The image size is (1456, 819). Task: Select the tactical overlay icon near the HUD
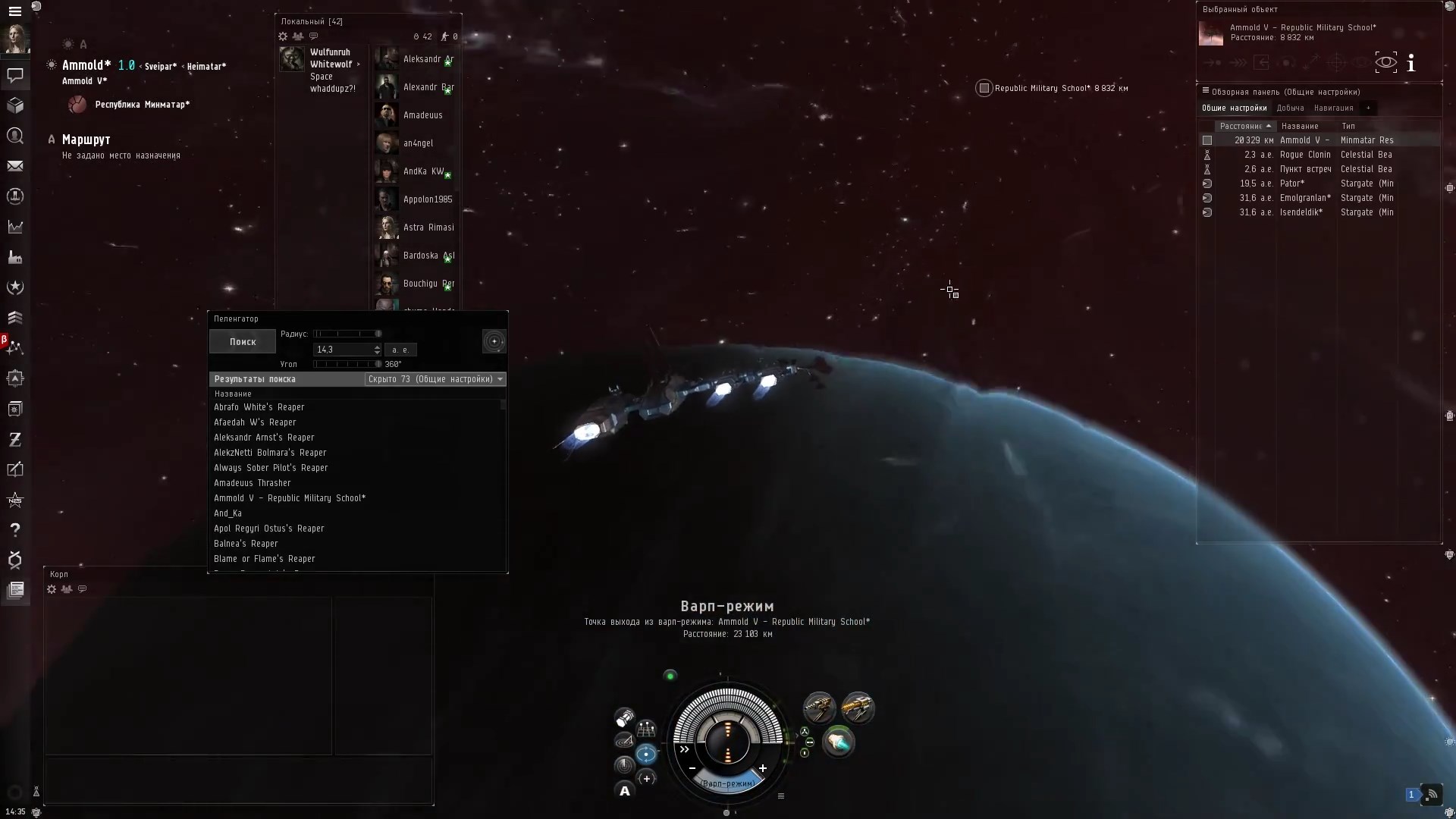(647, 779)
